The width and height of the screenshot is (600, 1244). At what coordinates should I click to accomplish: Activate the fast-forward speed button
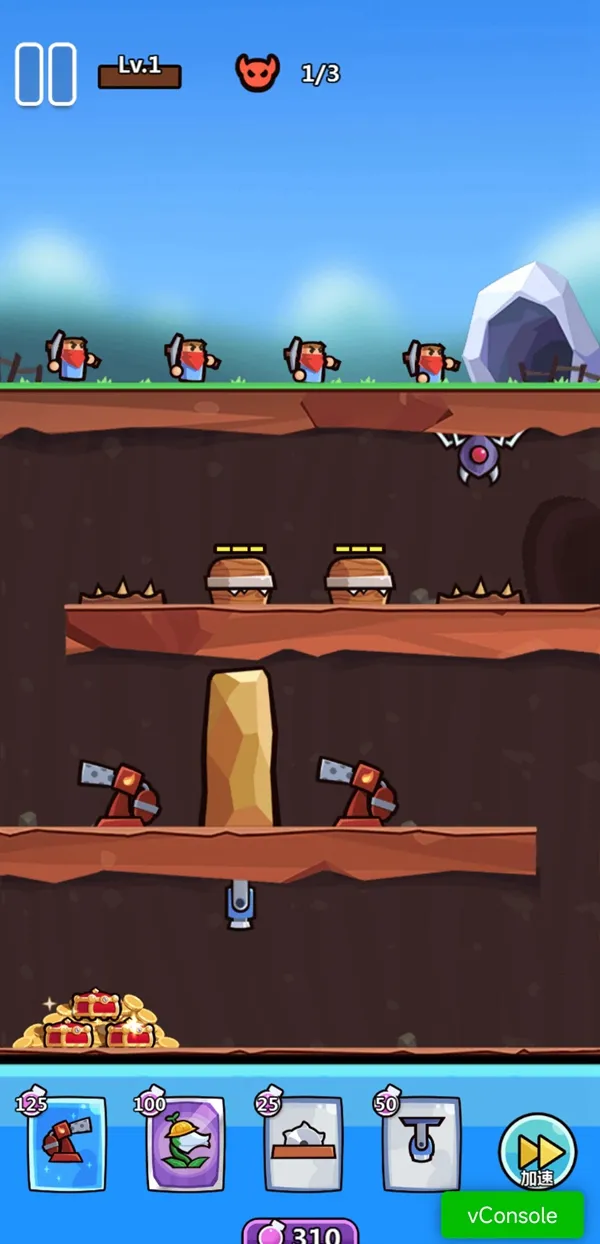pyautogui.click(x=537, y=1150)
